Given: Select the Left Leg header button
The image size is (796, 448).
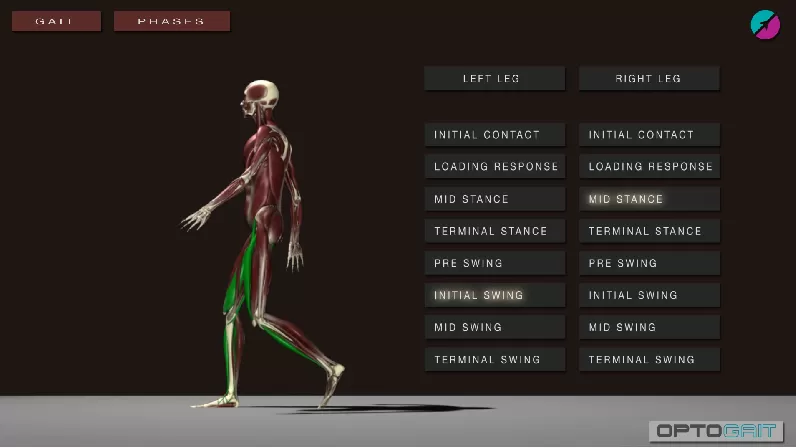Looking at the screenshot, I should click(x=494, y=78).
